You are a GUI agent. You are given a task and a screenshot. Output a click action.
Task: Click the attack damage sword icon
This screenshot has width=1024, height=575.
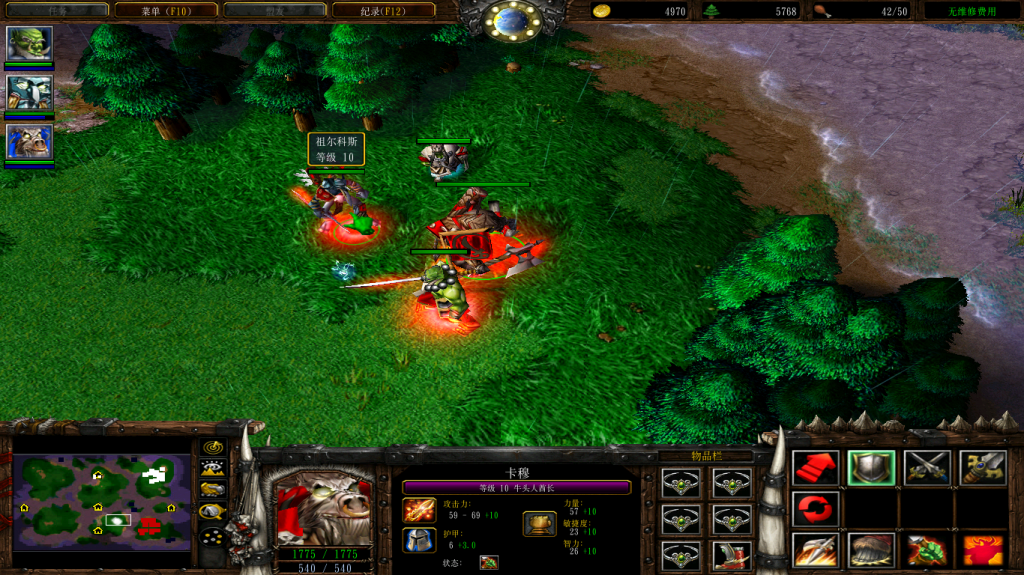[418, 510]
